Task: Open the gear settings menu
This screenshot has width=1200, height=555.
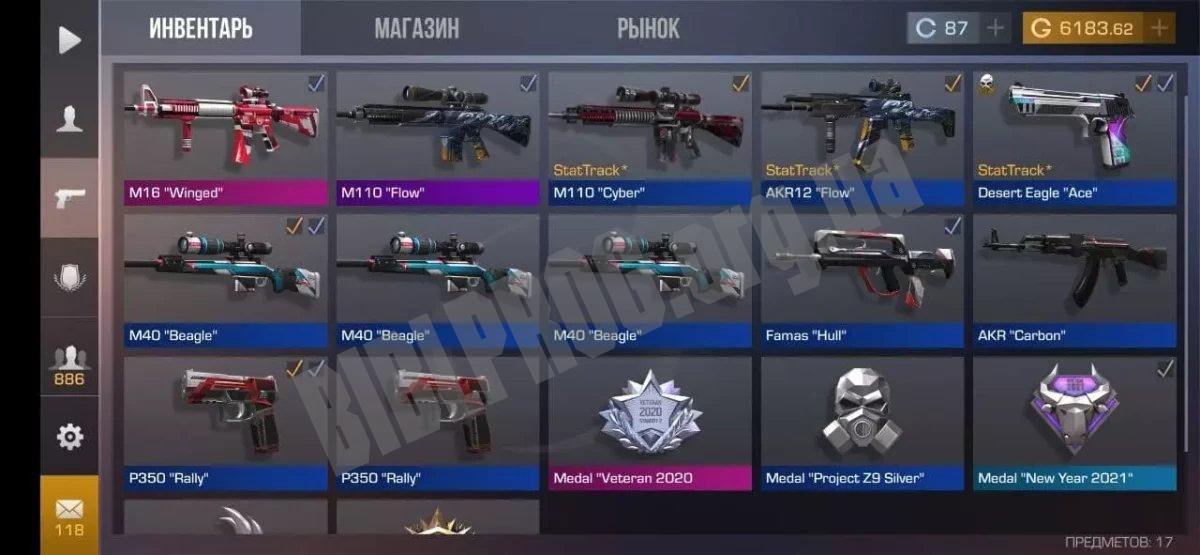Action: [x=69, y=436]
